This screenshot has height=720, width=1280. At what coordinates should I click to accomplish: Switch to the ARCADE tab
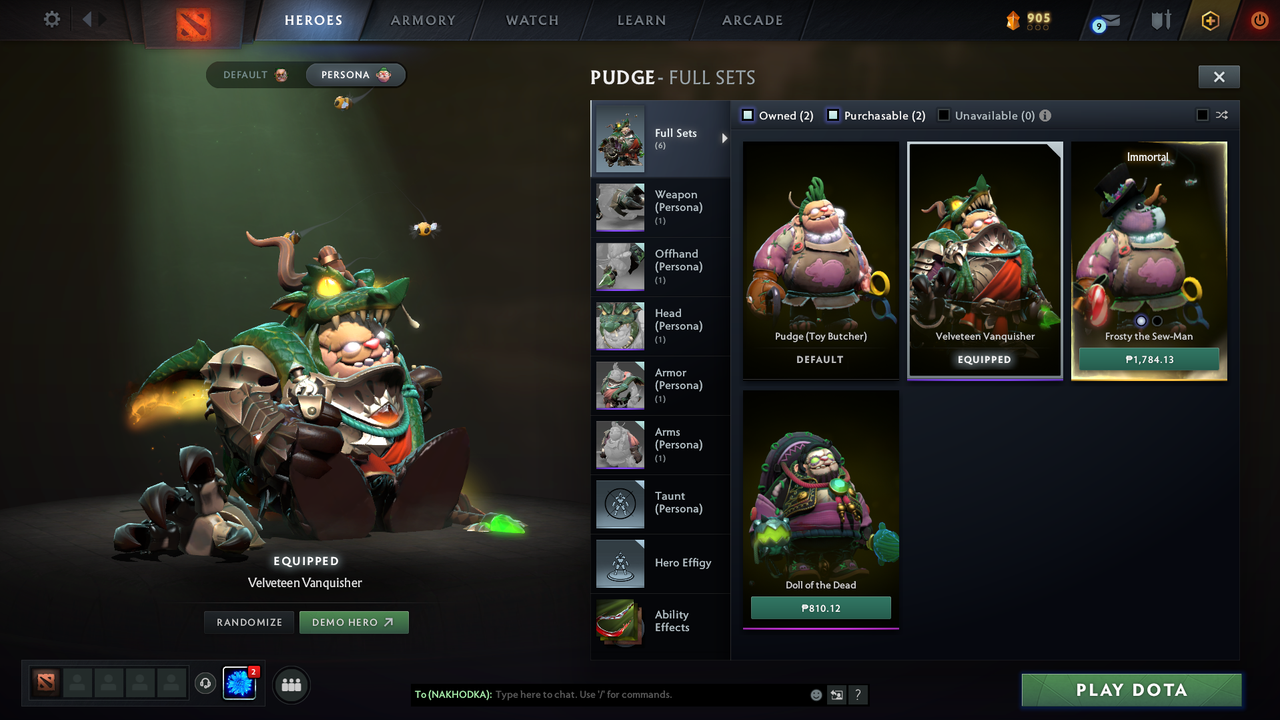(751, 20)
